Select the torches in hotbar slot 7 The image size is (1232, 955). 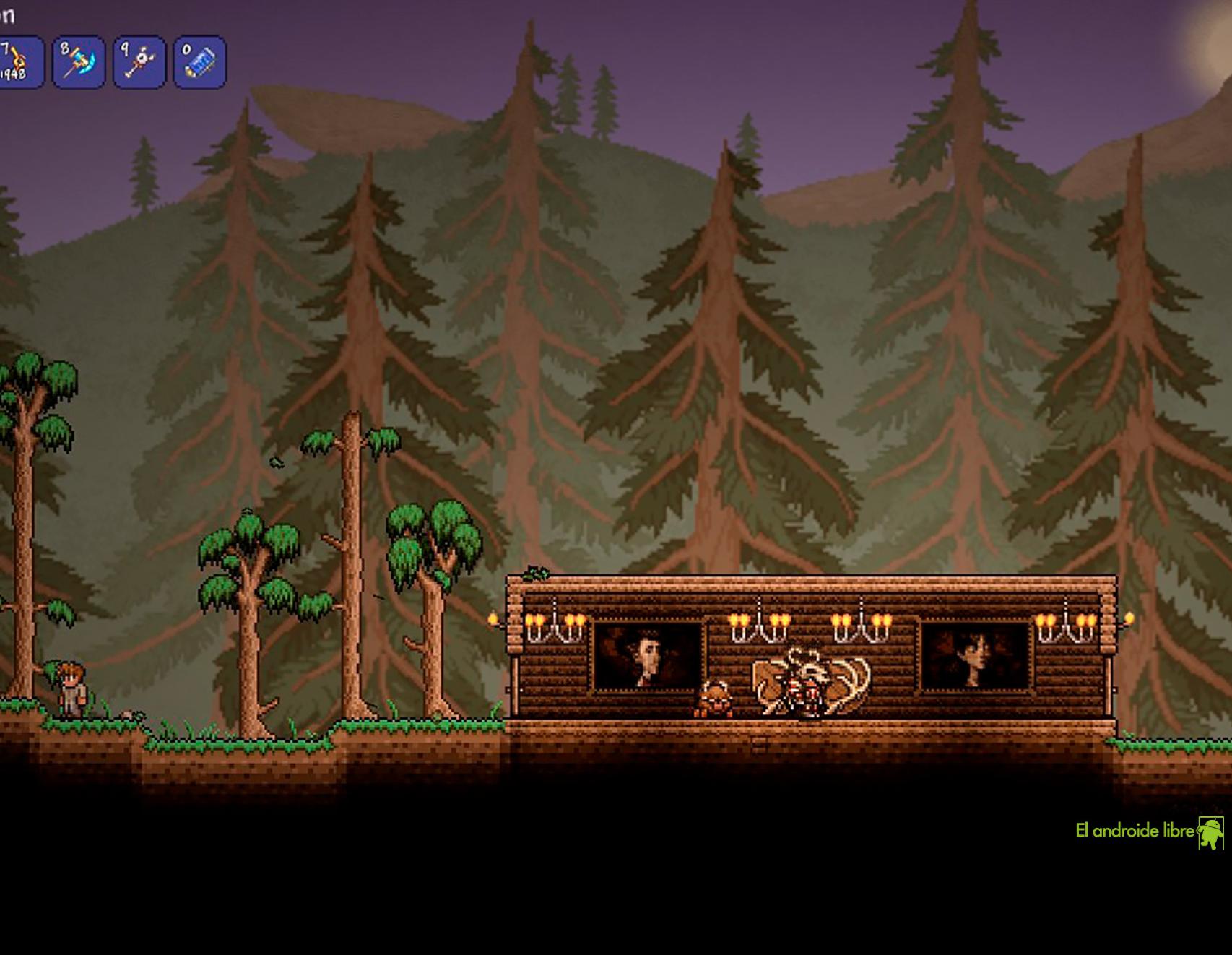coord(20,61)
